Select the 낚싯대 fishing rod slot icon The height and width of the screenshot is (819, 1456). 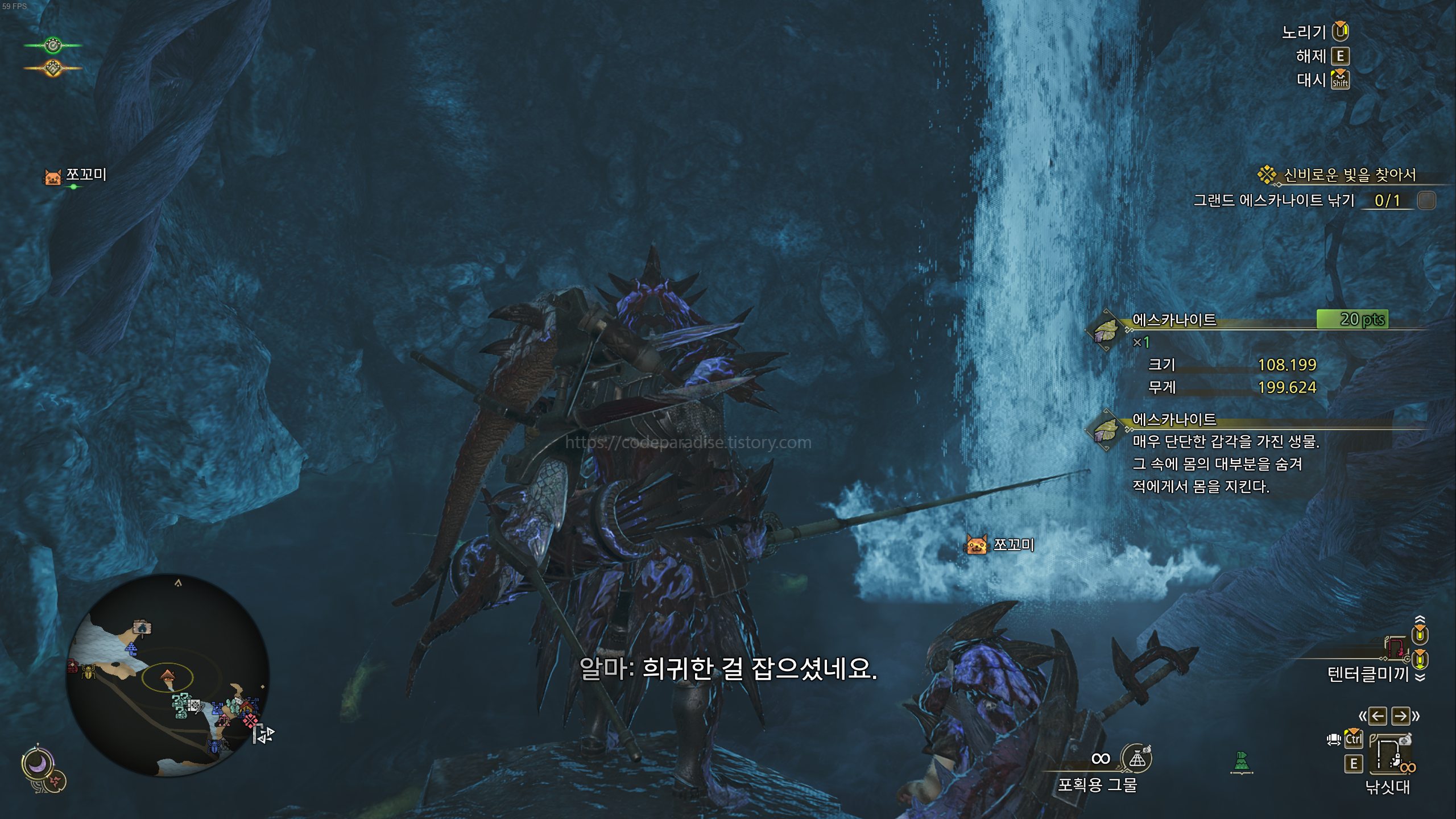1391,754
